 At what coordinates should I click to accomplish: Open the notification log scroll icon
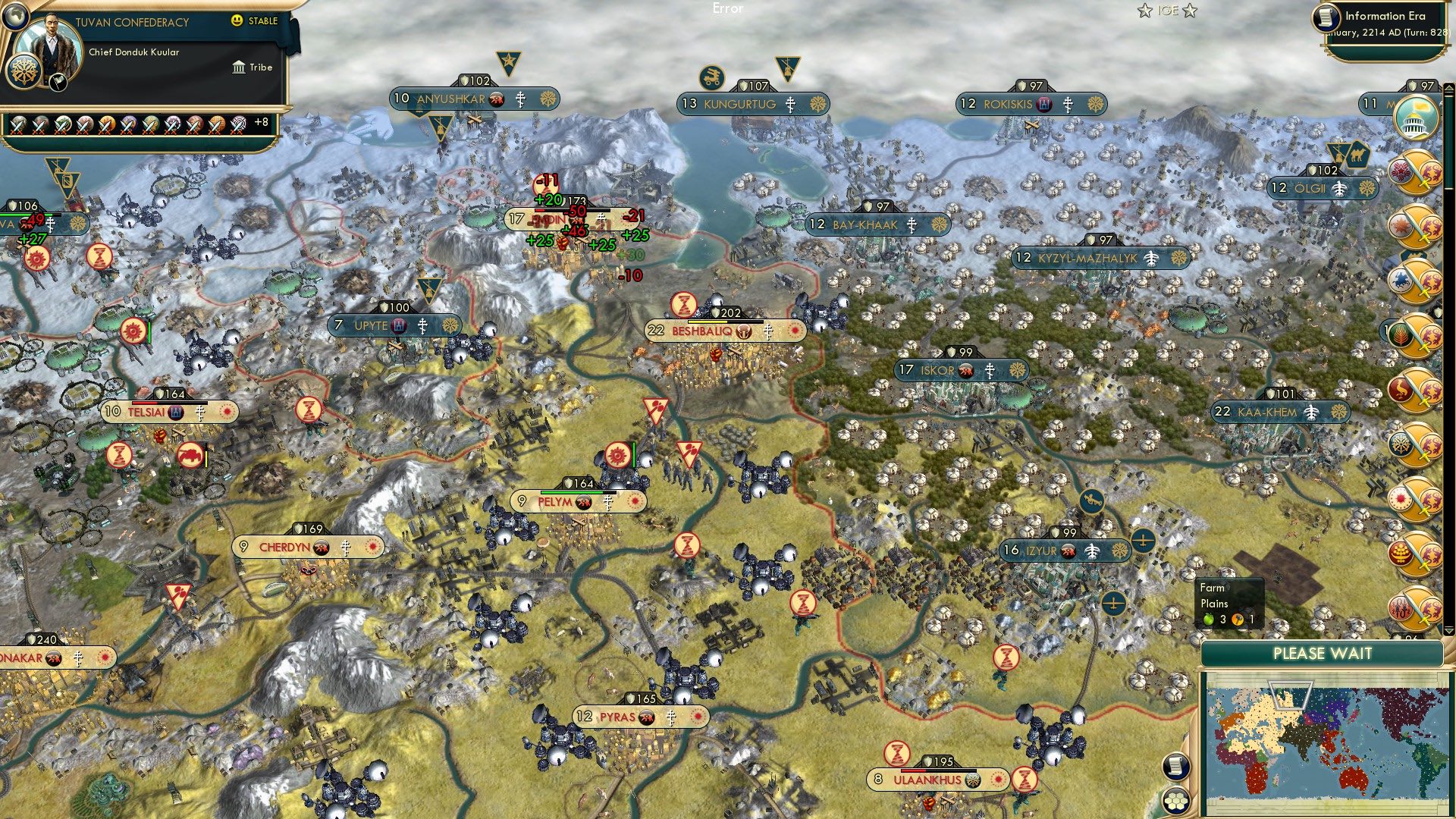(1176, 767)
